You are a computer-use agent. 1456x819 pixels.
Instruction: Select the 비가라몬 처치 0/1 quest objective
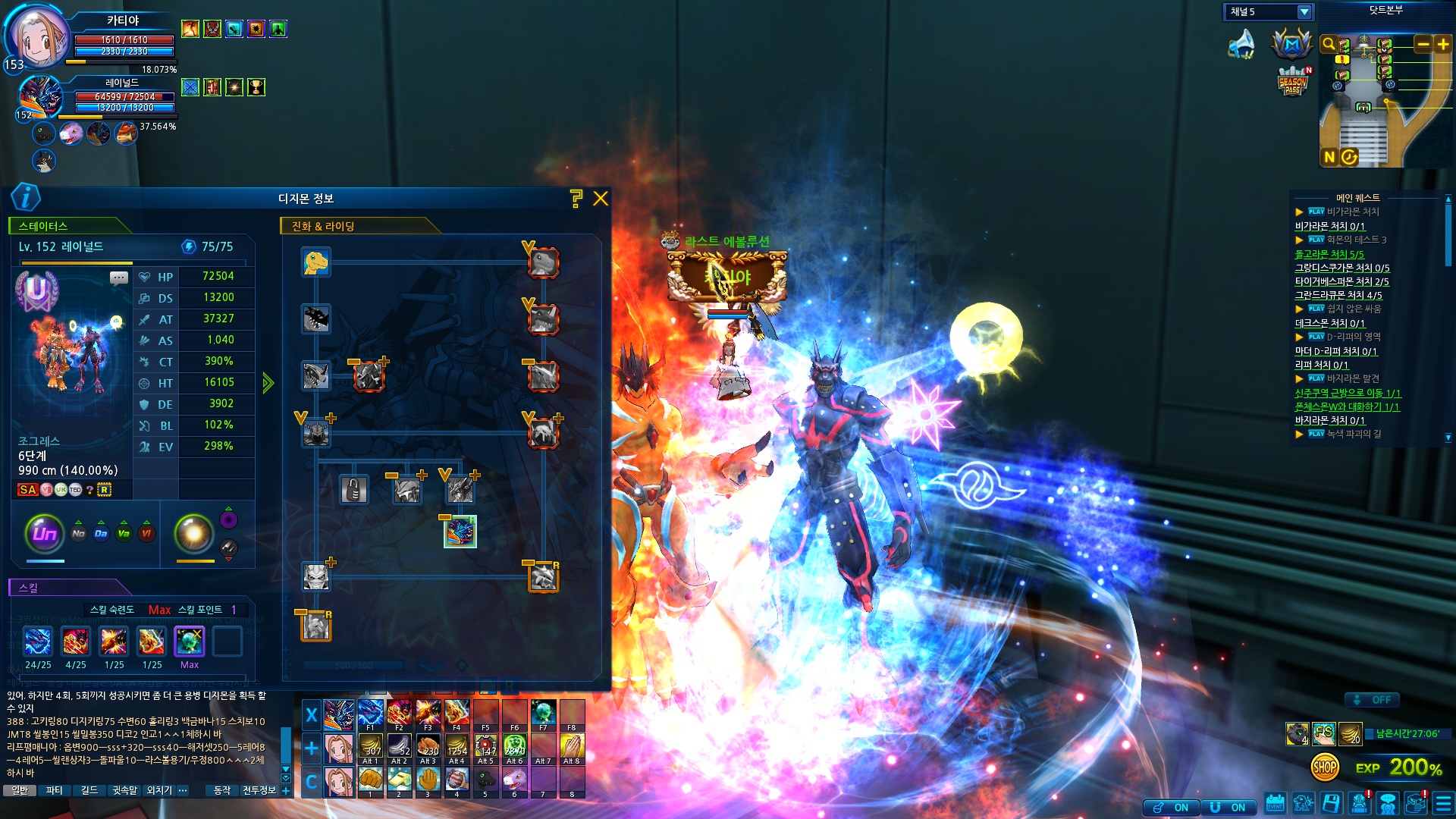coord(1329,226)
